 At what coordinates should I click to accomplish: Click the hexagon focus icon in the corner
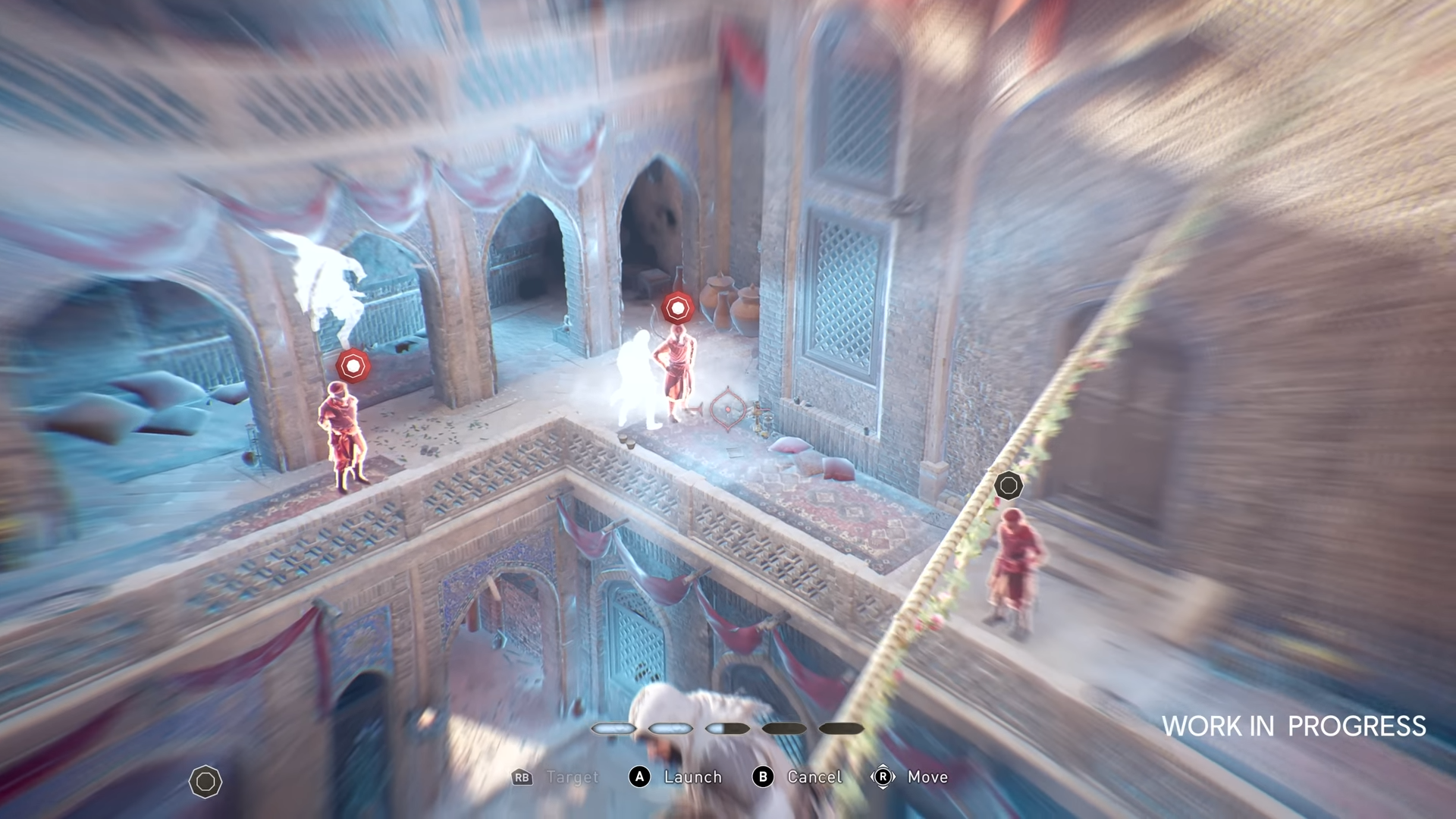[206, 782]
